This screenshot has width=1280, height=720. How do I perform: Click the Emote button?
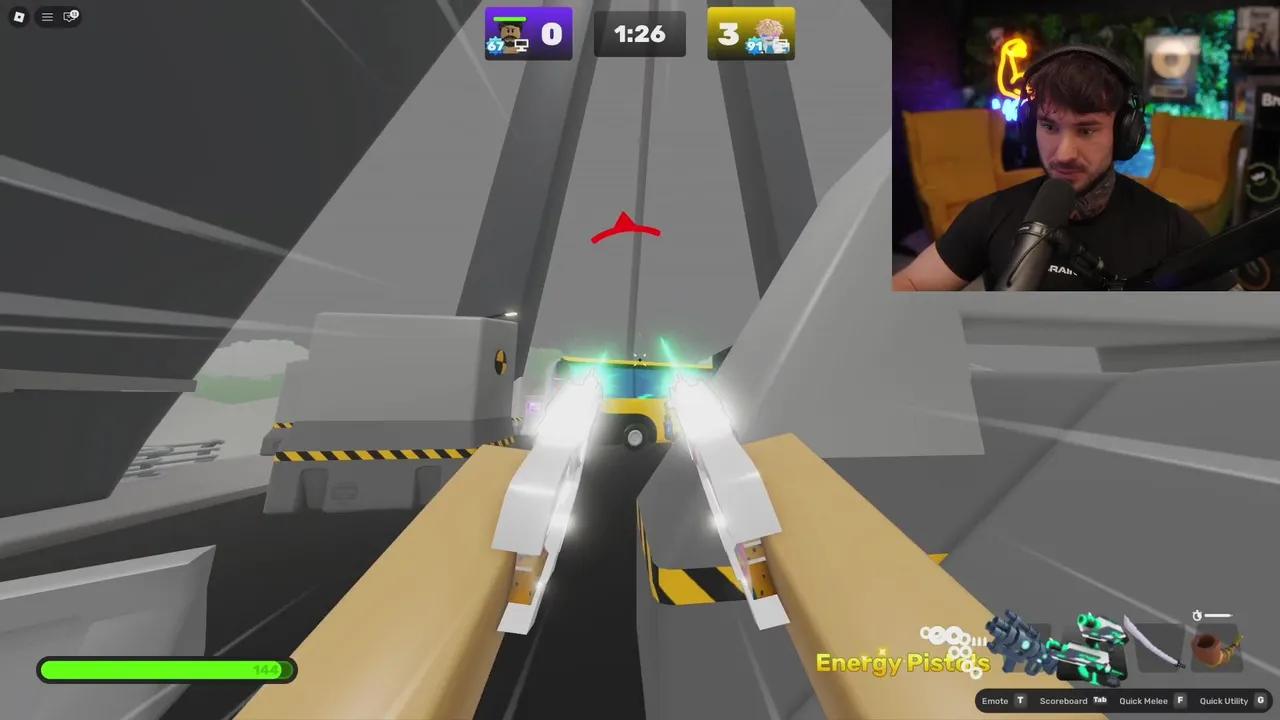click(995, 701)
